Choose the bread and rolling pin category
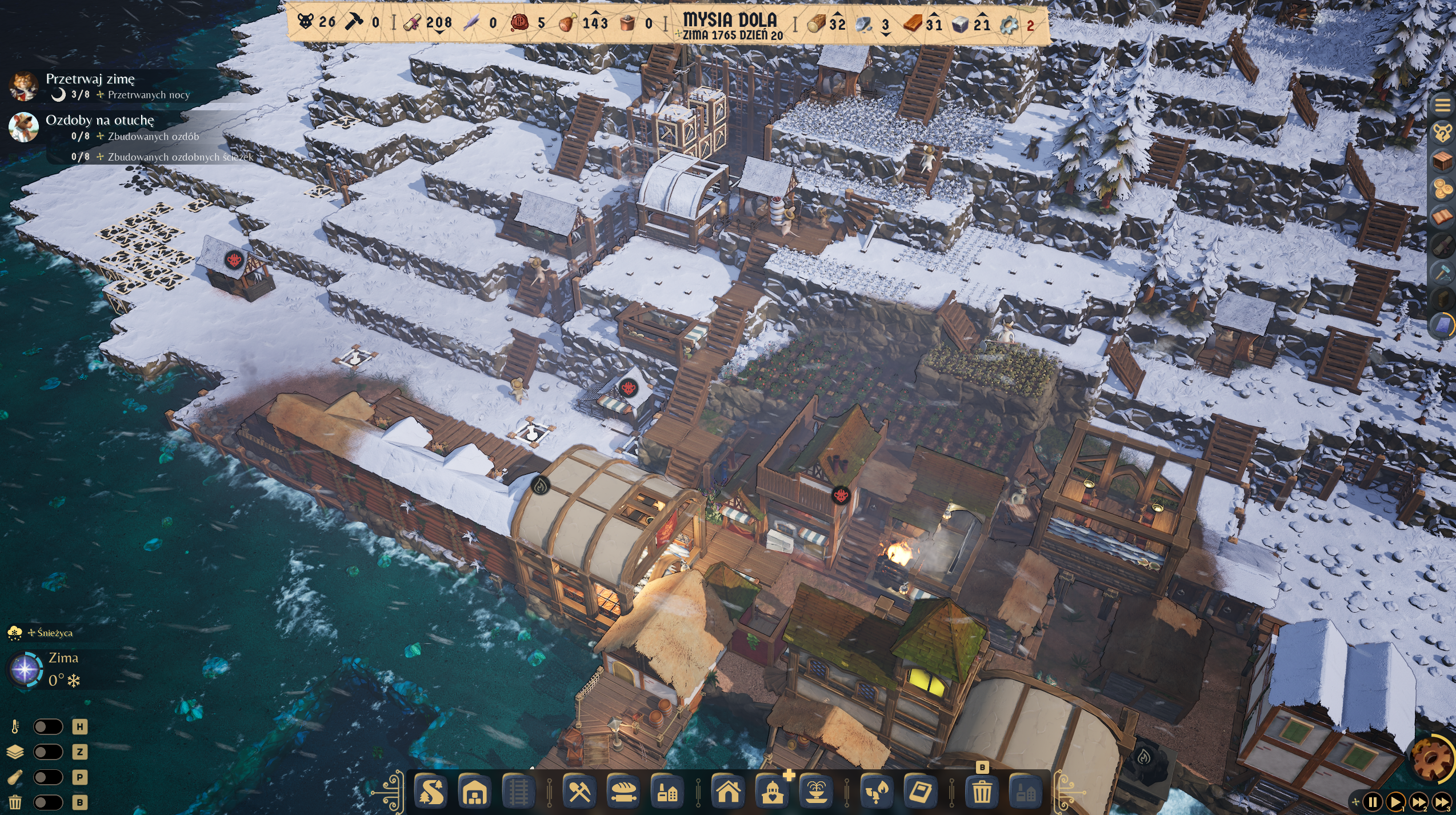Screen dimensions: 1456x815 tap(623, 792)
